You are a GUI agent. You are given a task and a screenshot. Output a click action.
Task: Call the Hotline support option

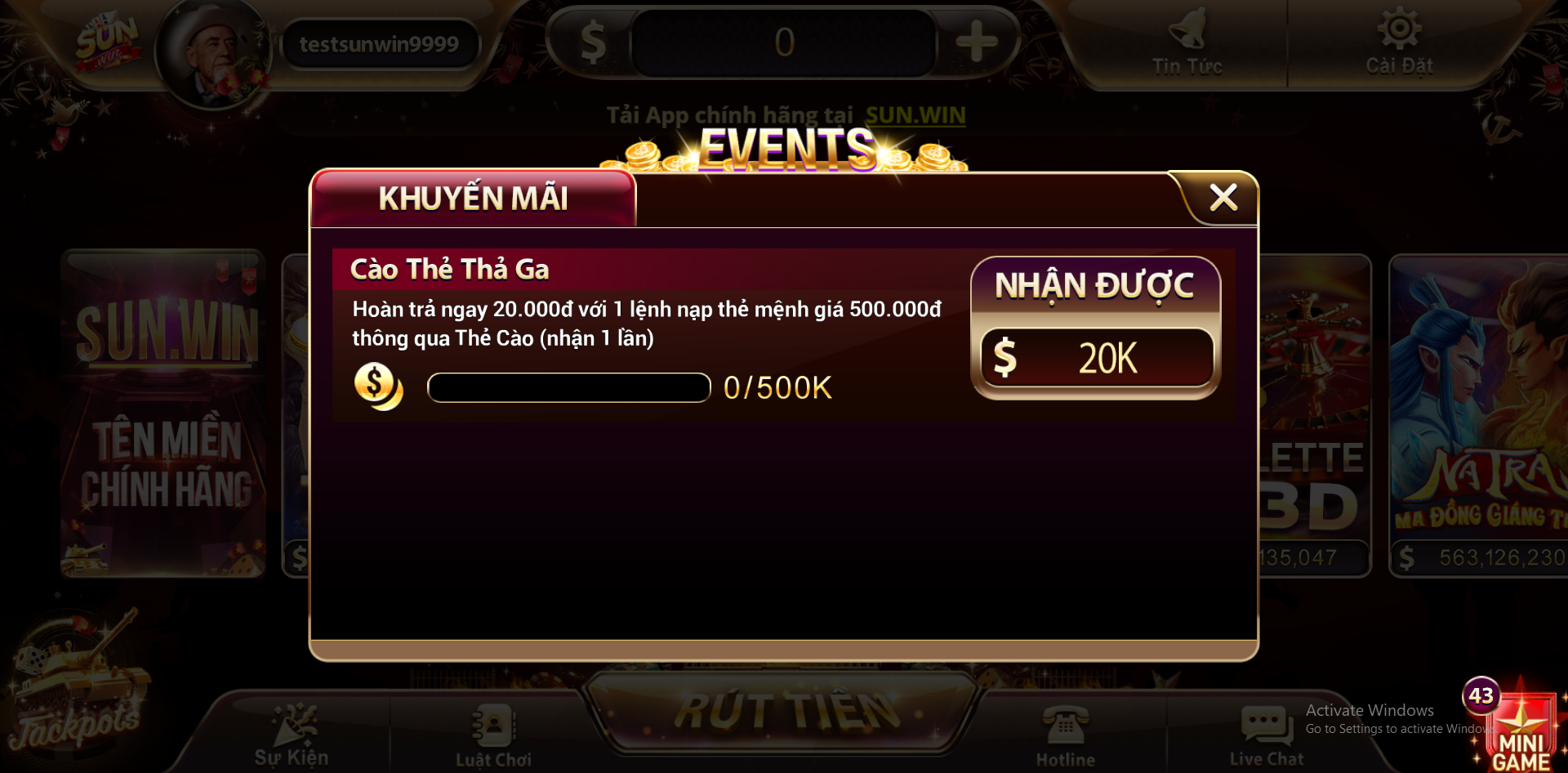click(1065, 735)
